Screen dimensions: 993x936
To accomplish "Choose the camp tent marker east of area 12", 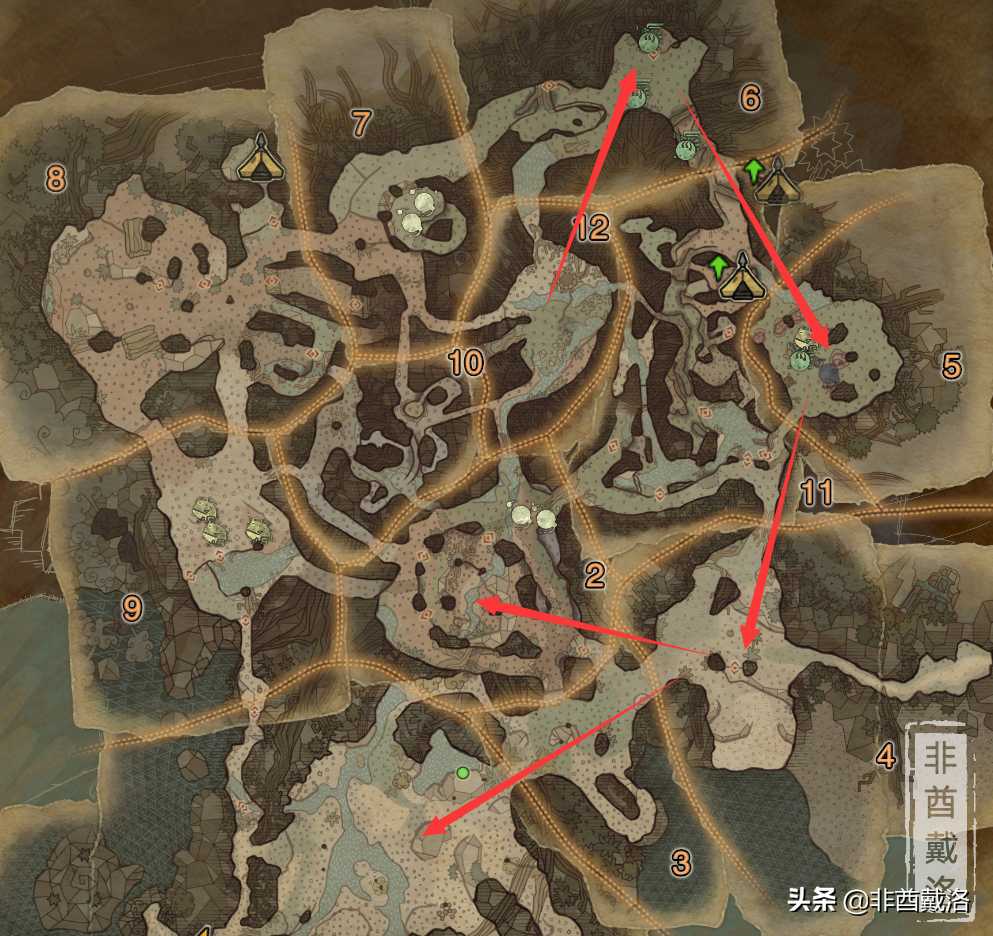I will pyautogui.click(x=741, y=277).
